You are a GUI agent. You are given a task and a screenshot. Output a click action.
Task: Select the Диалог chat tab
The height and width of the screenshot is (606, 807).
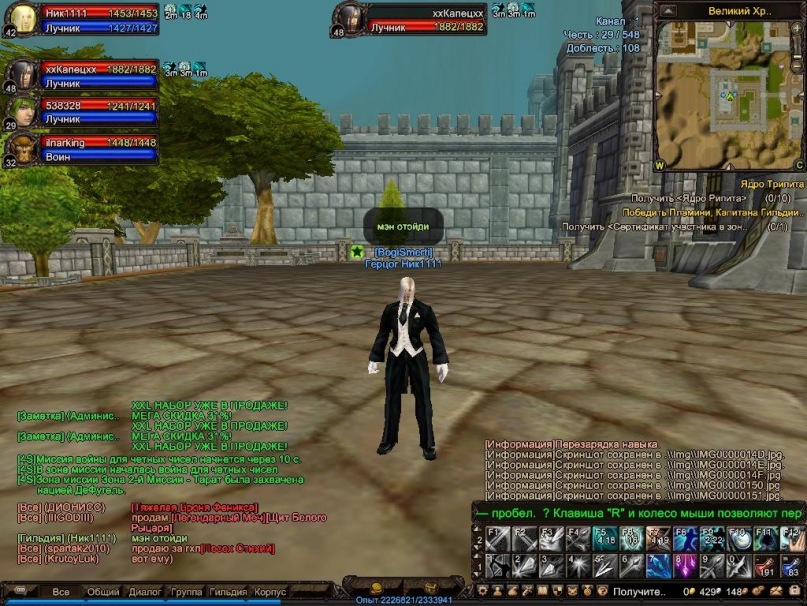pyautogui.click(x=145, y=592)
